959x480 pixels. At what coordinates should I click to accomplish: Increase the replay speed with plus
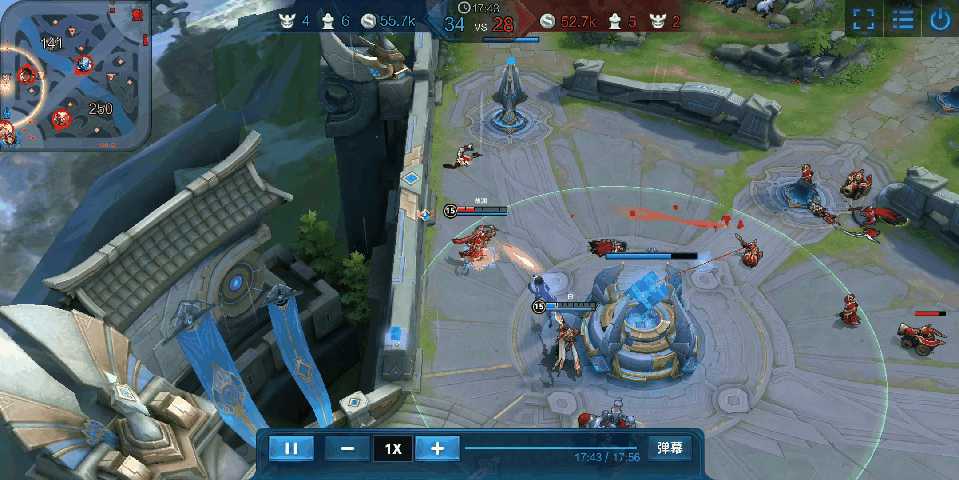point(437,449)
